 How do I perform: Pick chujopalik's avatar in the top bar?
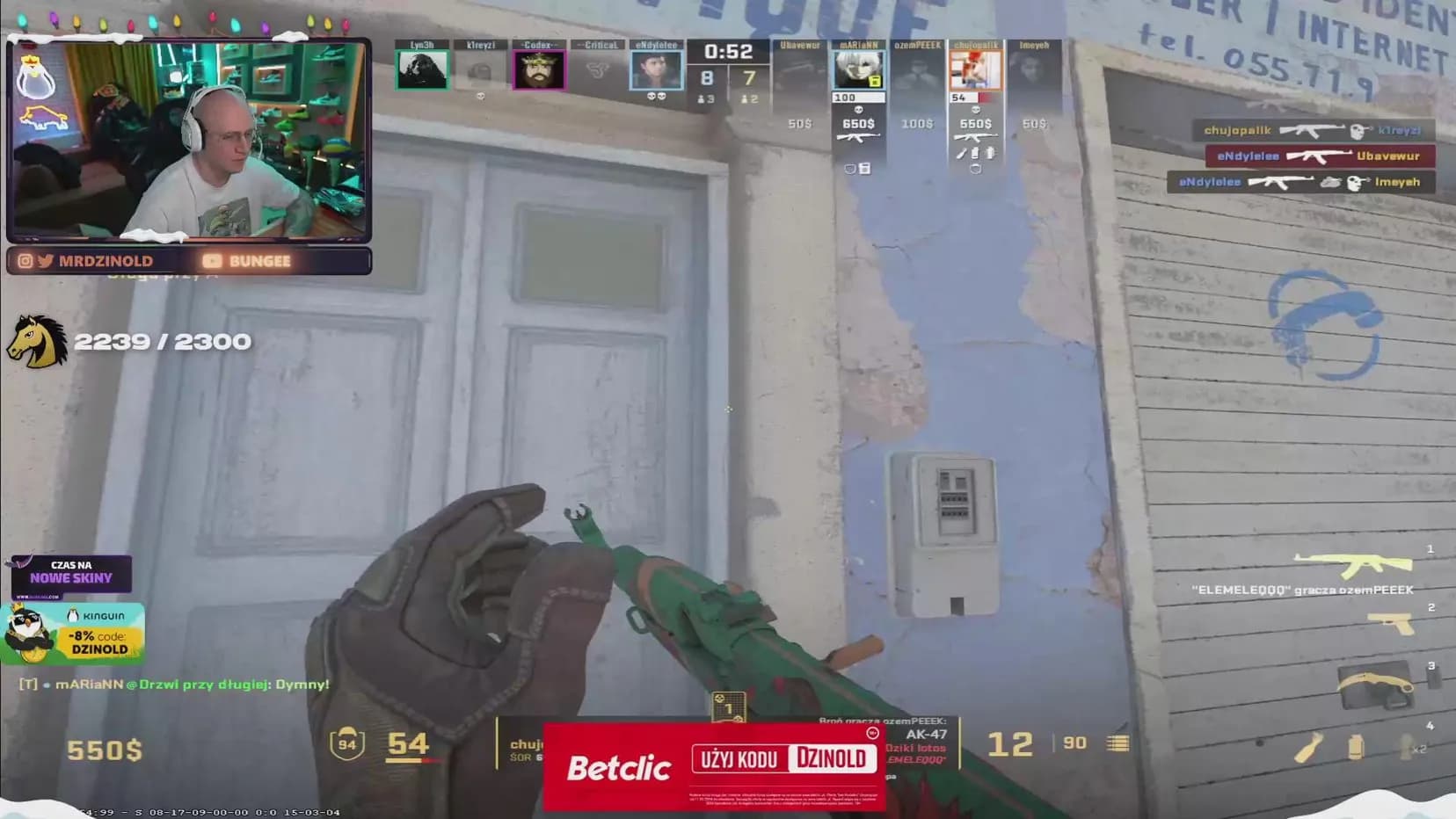coord(975,69)
